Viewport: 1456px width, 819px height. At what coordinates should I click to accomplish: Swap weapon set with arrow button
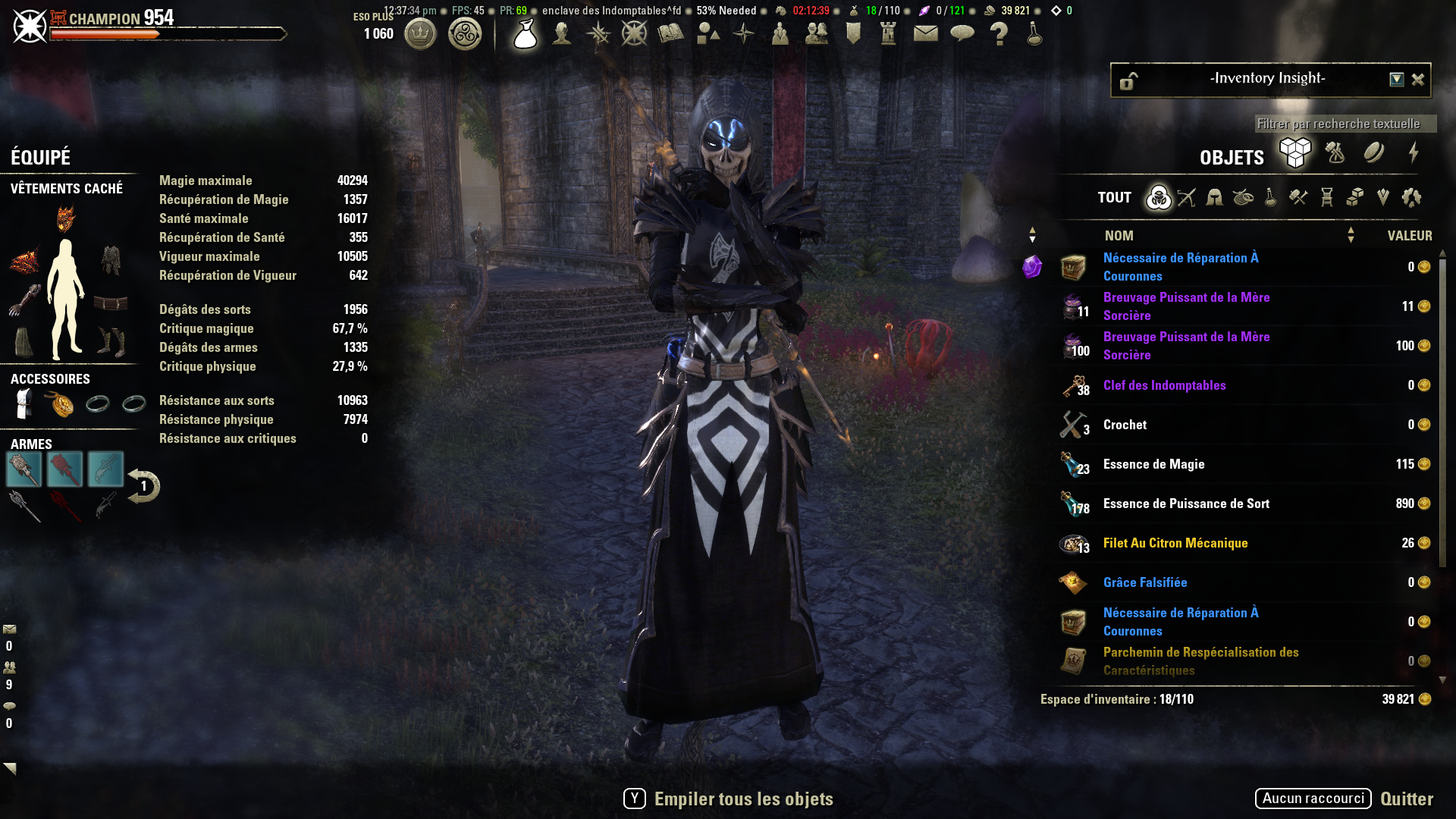pos(143,486)
